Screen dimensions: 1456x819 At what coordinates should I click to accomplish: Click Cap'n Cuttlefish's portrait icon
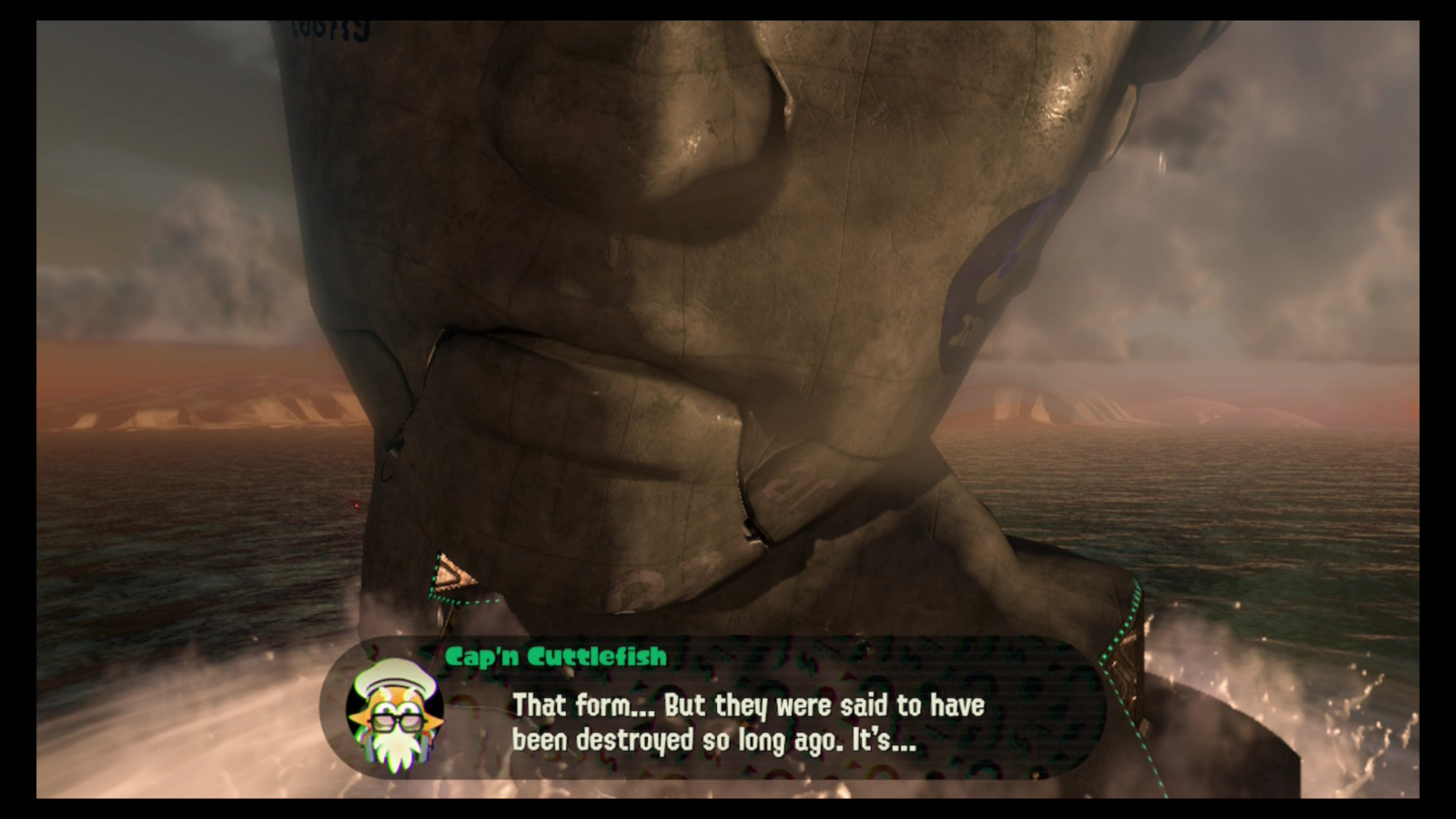coord(393,718)
